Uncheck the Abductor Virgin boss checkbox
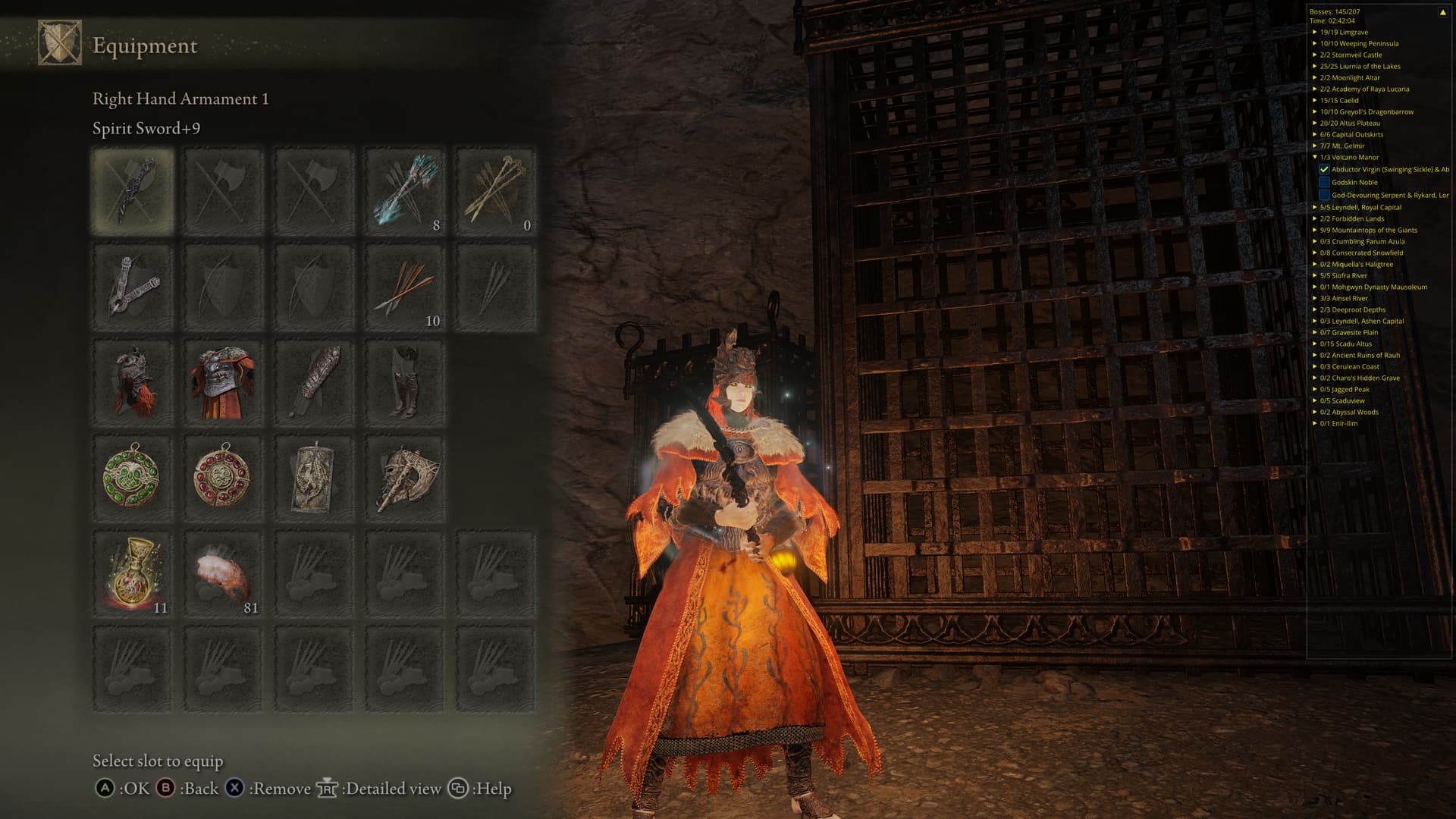 point(1324,170)
